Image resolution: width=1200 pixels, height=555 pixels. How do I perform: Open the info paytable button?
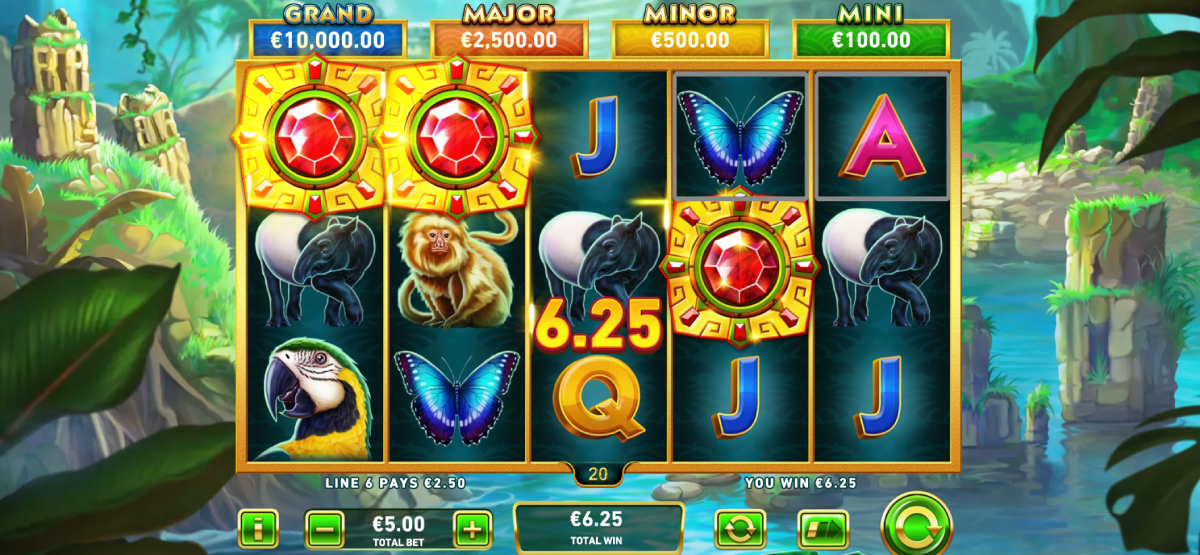(258, 528)
